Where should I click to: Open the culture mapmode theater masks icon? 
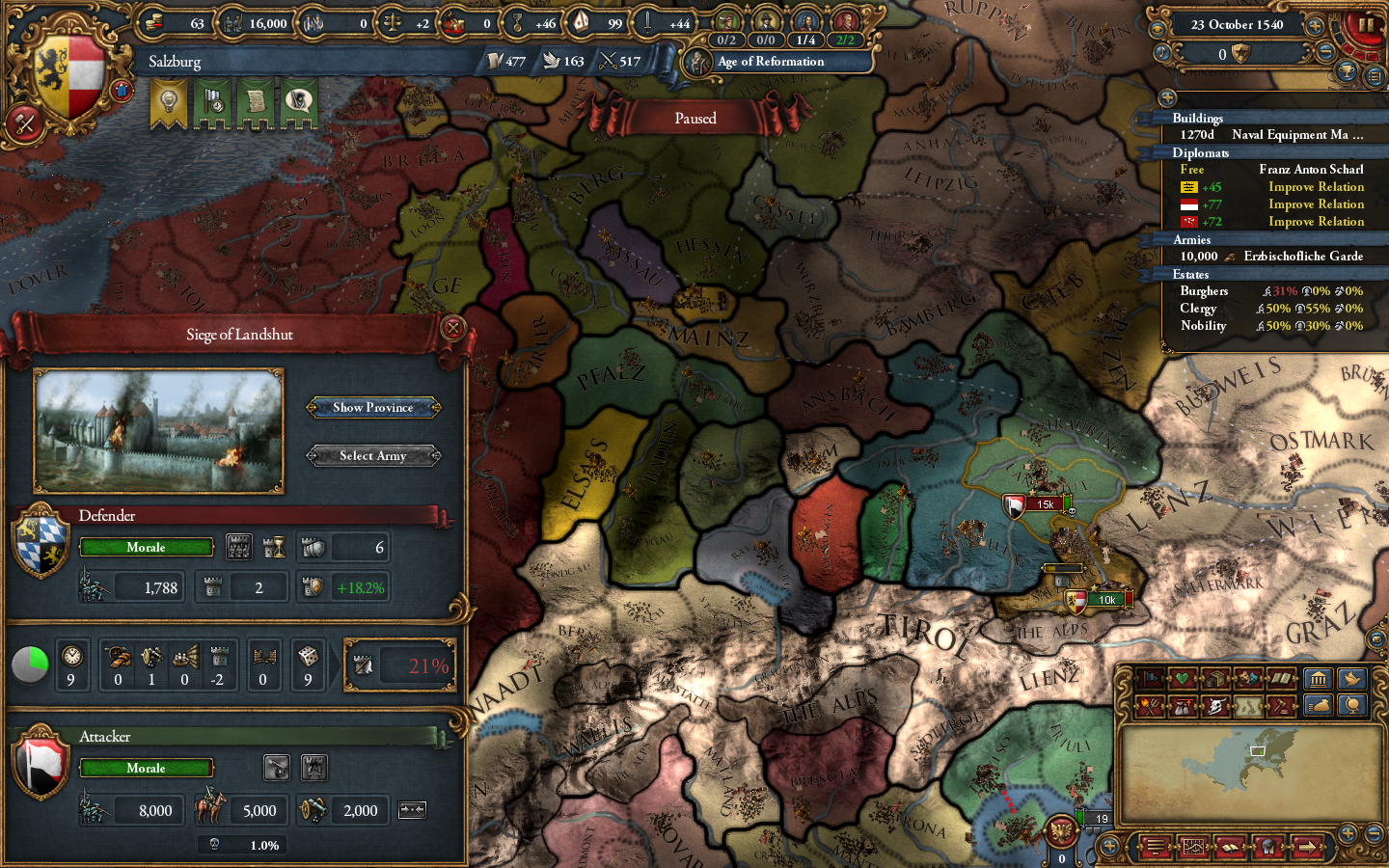[1247, 678]
